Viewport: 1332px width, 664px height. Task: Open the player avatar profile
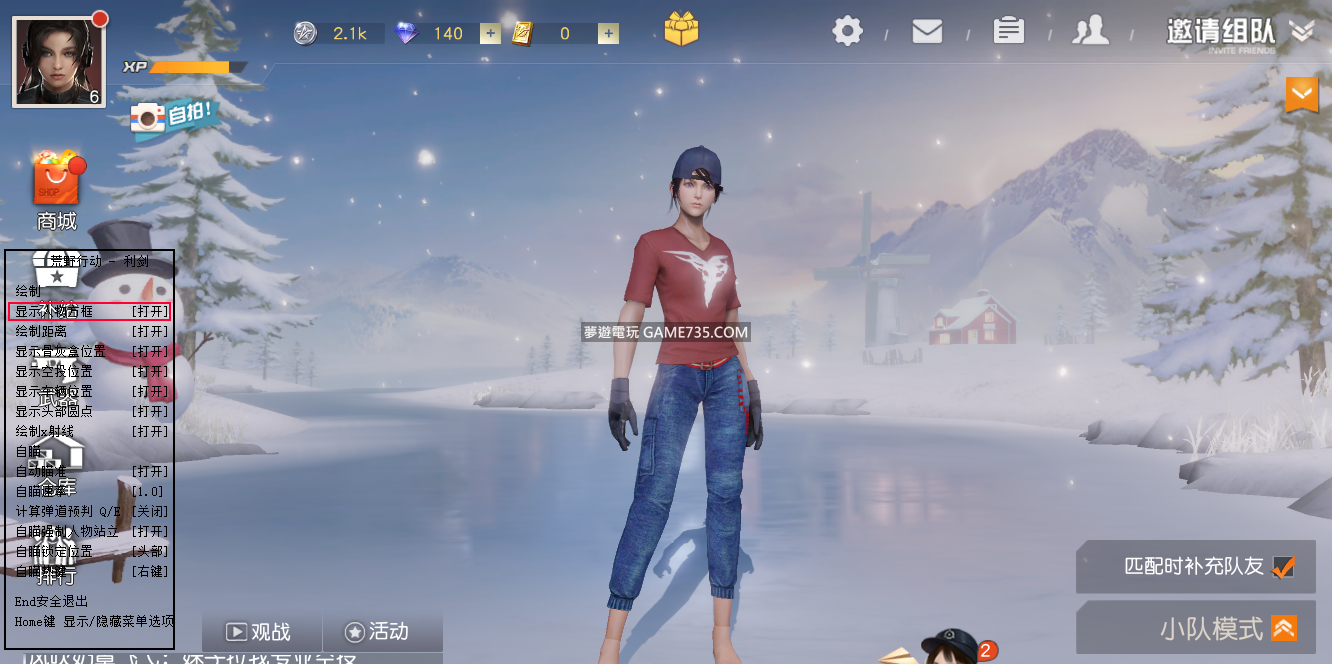pyautogui.click(x=58, y=61)
